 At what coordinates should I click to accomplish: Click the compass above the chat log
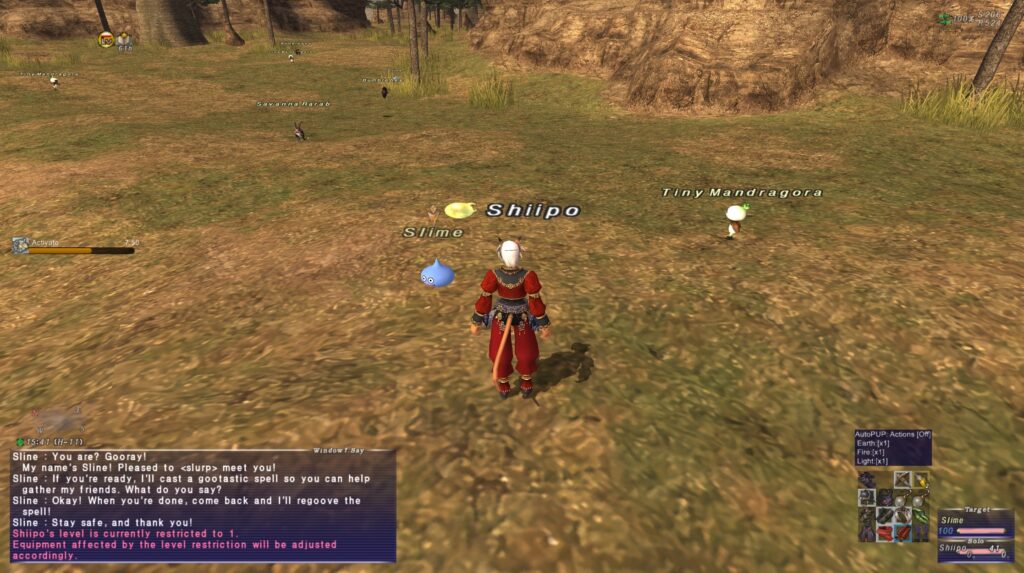(55, 420)
